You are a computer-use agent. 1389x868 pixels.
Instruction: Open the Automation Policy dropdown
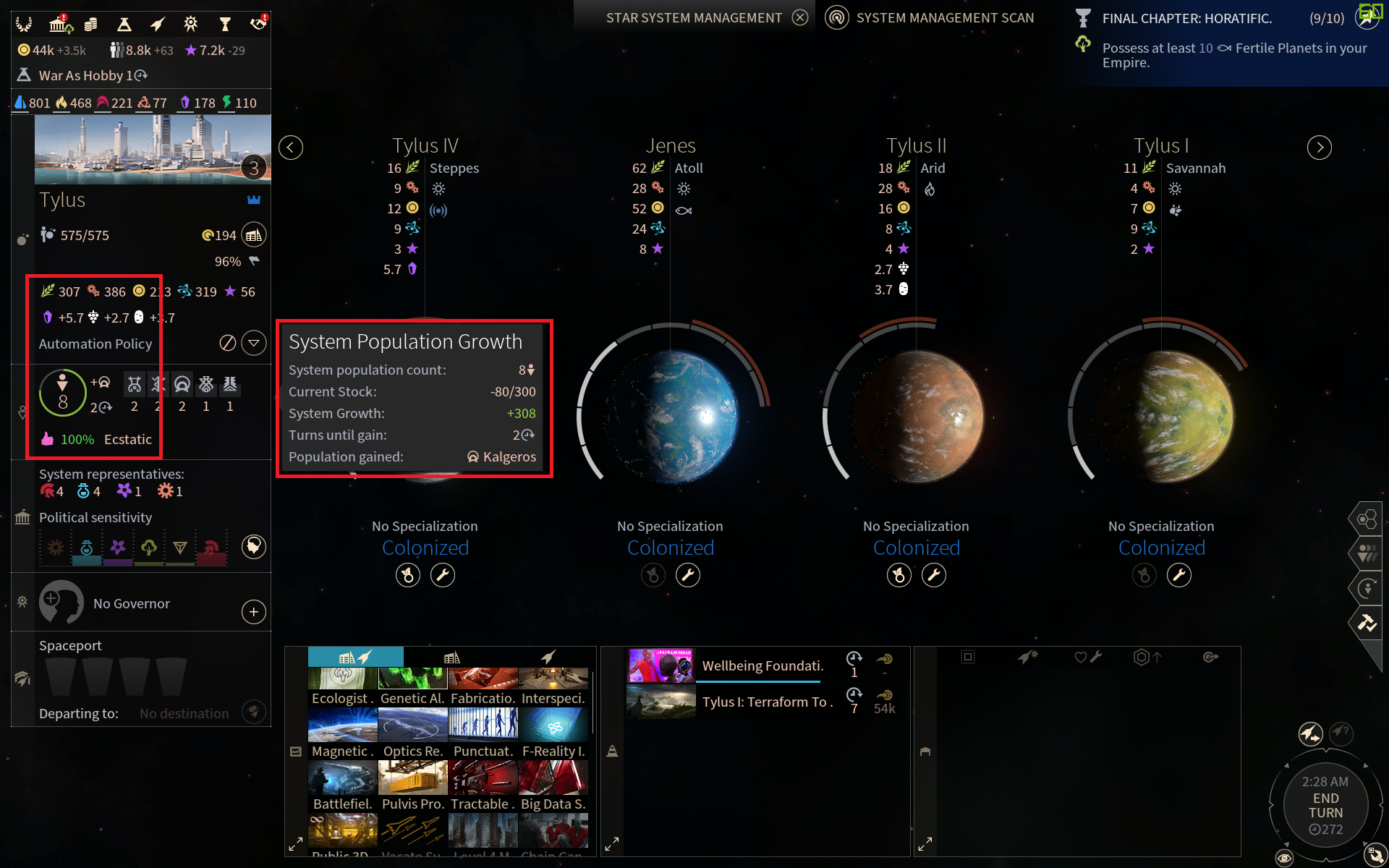tap(254, 343)
